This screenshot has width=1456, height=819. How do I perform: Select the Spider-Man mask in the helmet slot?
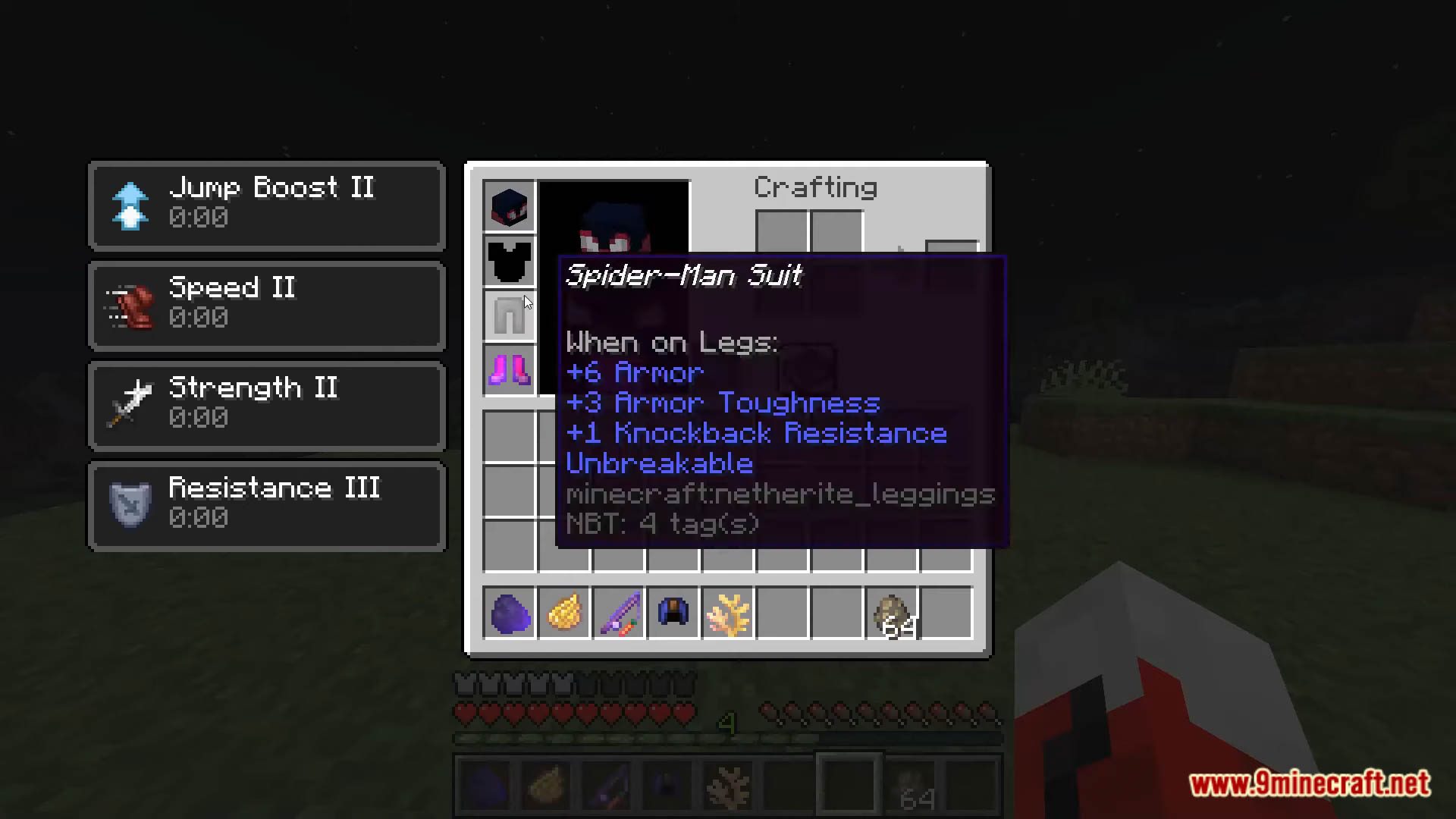509,206
